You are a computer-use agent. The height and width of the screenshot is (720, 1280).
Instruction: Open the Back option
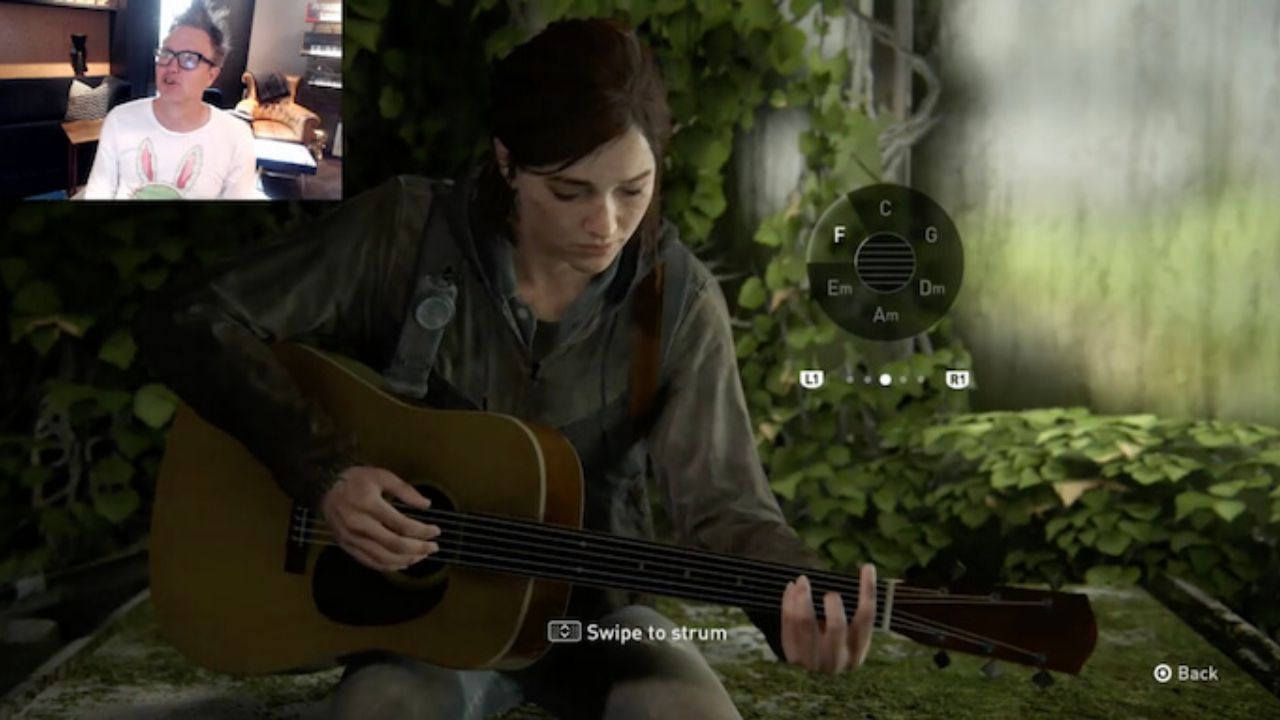[1198, 674]
